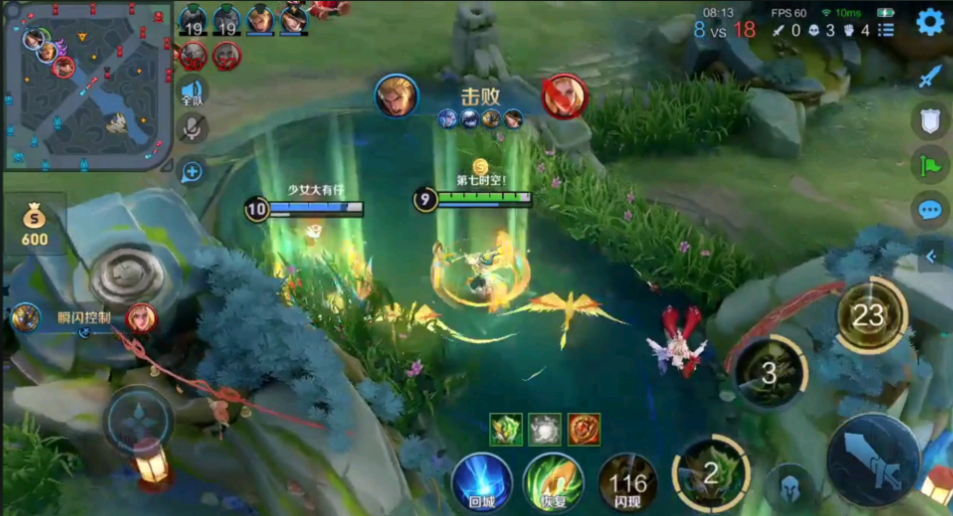Send the shield retreat signal
The width and height of the screenshot is (953, 516).
tap(930, 121)
